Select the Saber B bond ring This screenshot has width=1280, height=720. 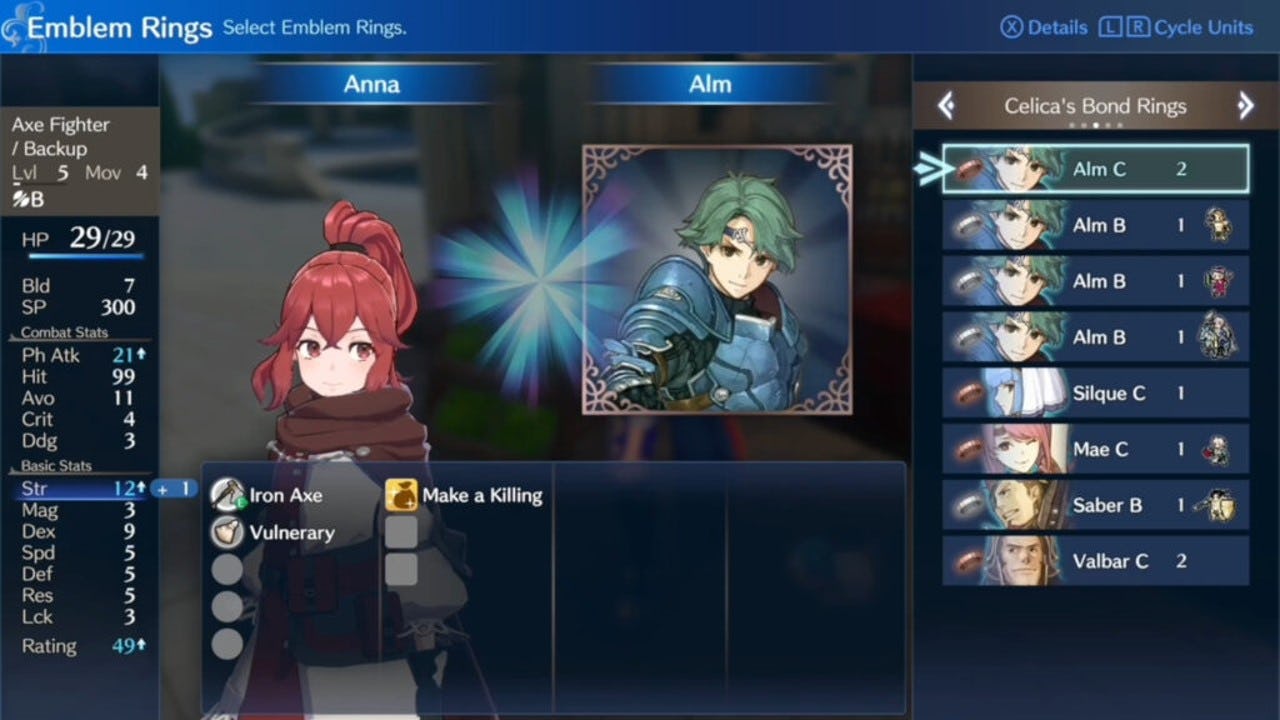point(1096,505)
